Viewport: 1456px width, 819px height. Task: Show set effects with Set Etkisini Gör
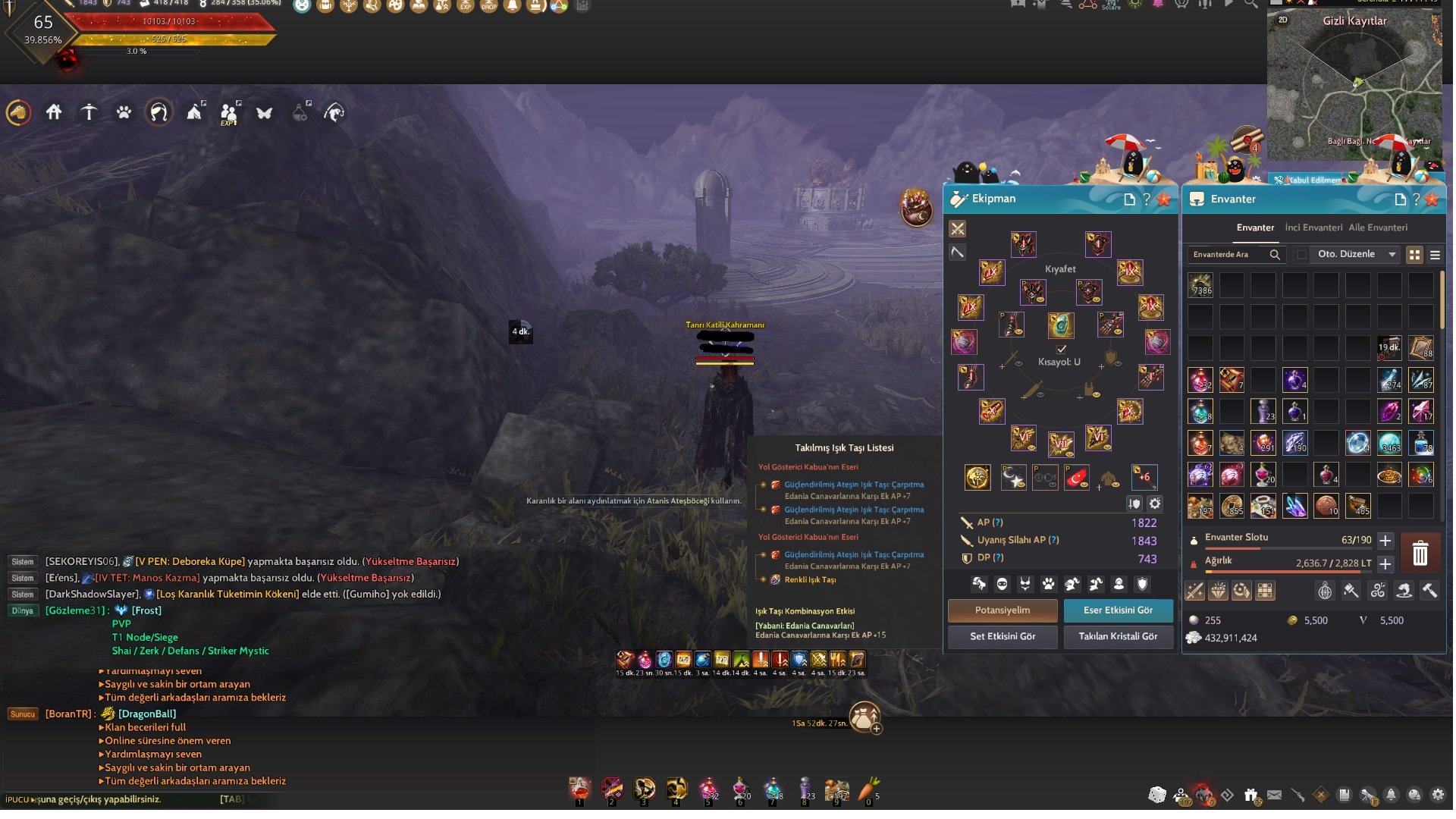[x=1002, y=636]
